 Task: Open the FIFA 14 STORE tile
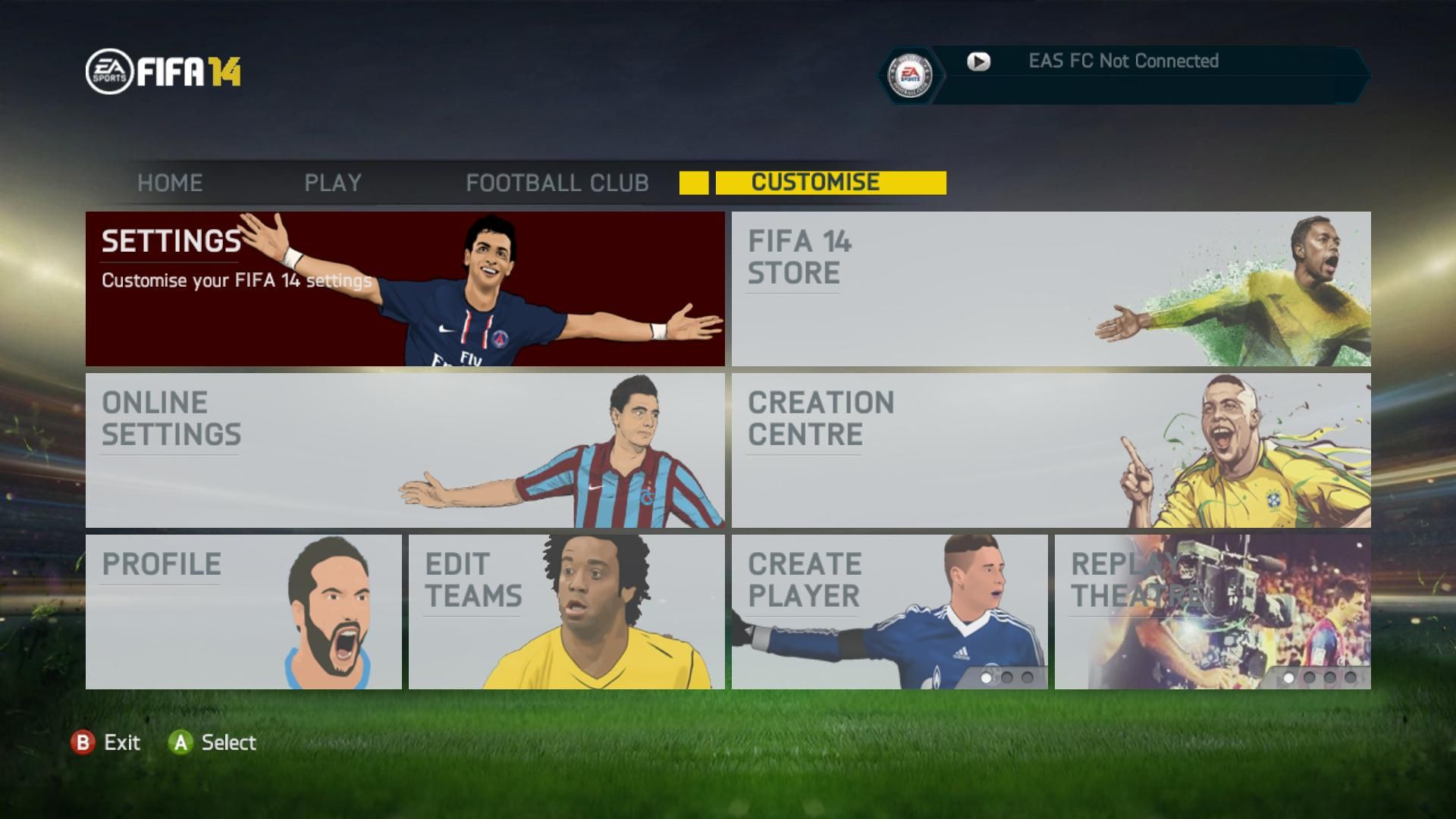pyautogui.click(x=1051, y=289)
